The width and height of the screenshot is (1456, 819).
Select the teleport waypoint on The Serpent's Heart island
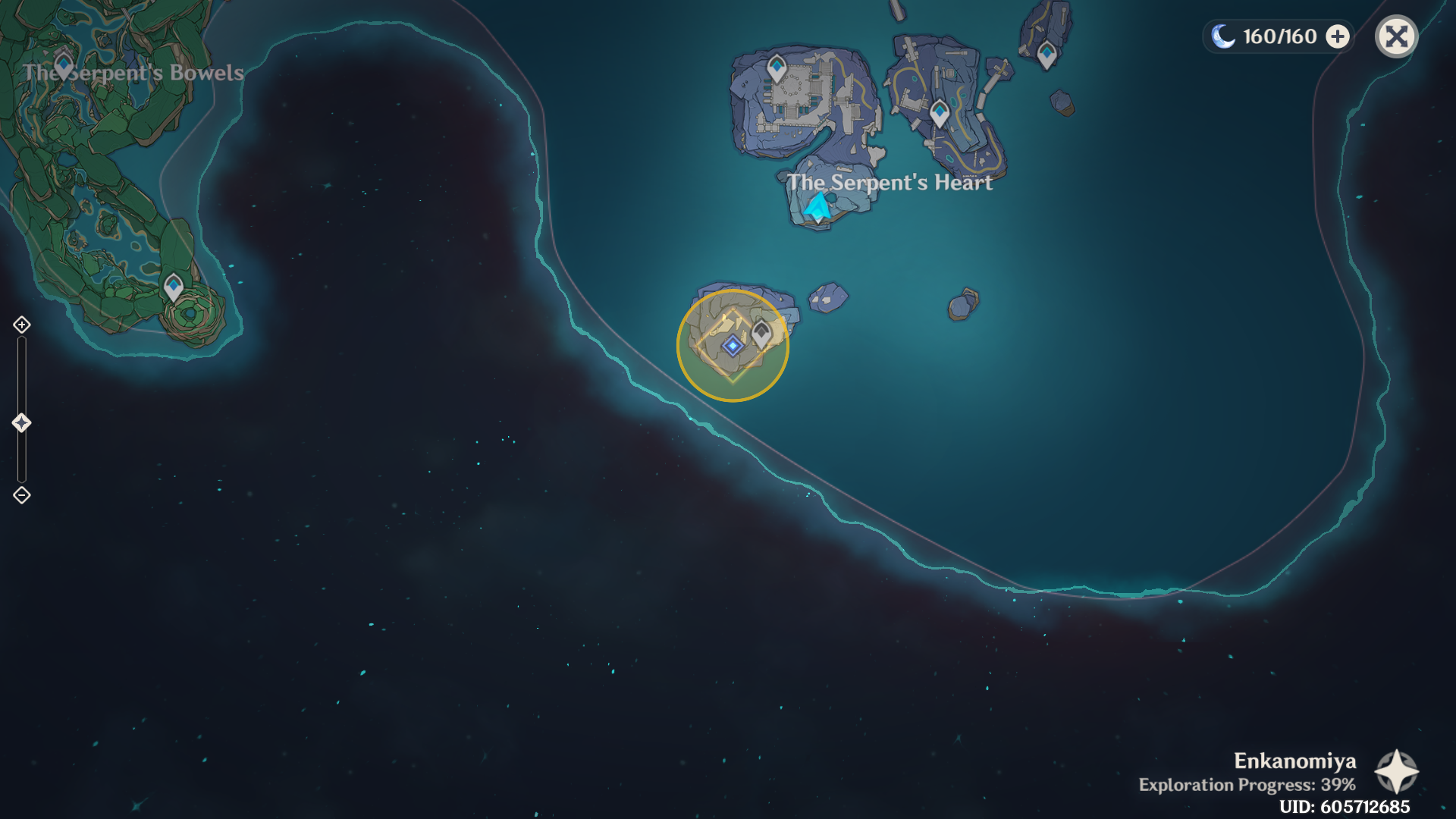[777, 67]
